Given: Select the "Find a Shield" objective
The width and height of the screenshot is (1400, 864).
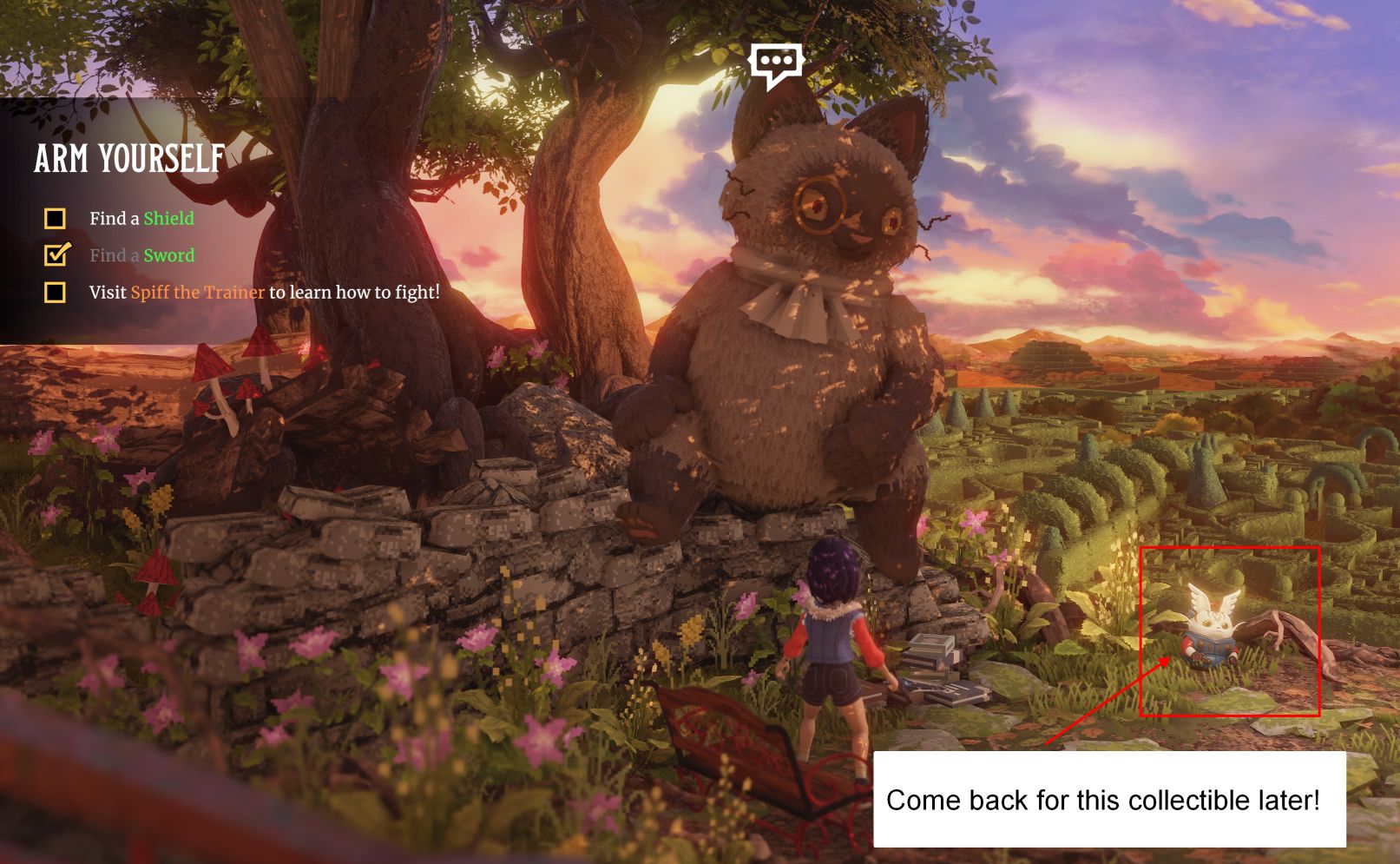Looking at the screenshot, I should tap(141, 219).
